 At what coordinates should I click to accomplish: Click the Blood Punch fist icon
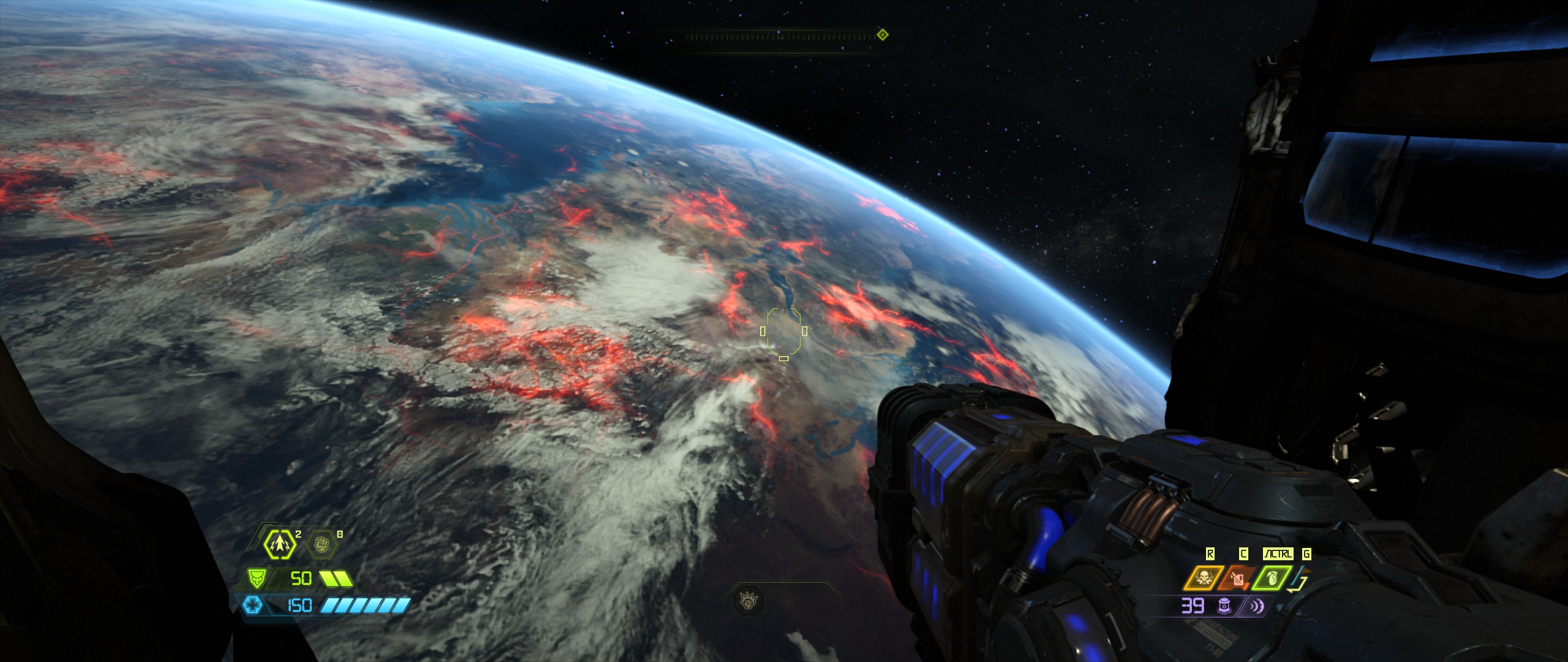click(x=321, y=544)
